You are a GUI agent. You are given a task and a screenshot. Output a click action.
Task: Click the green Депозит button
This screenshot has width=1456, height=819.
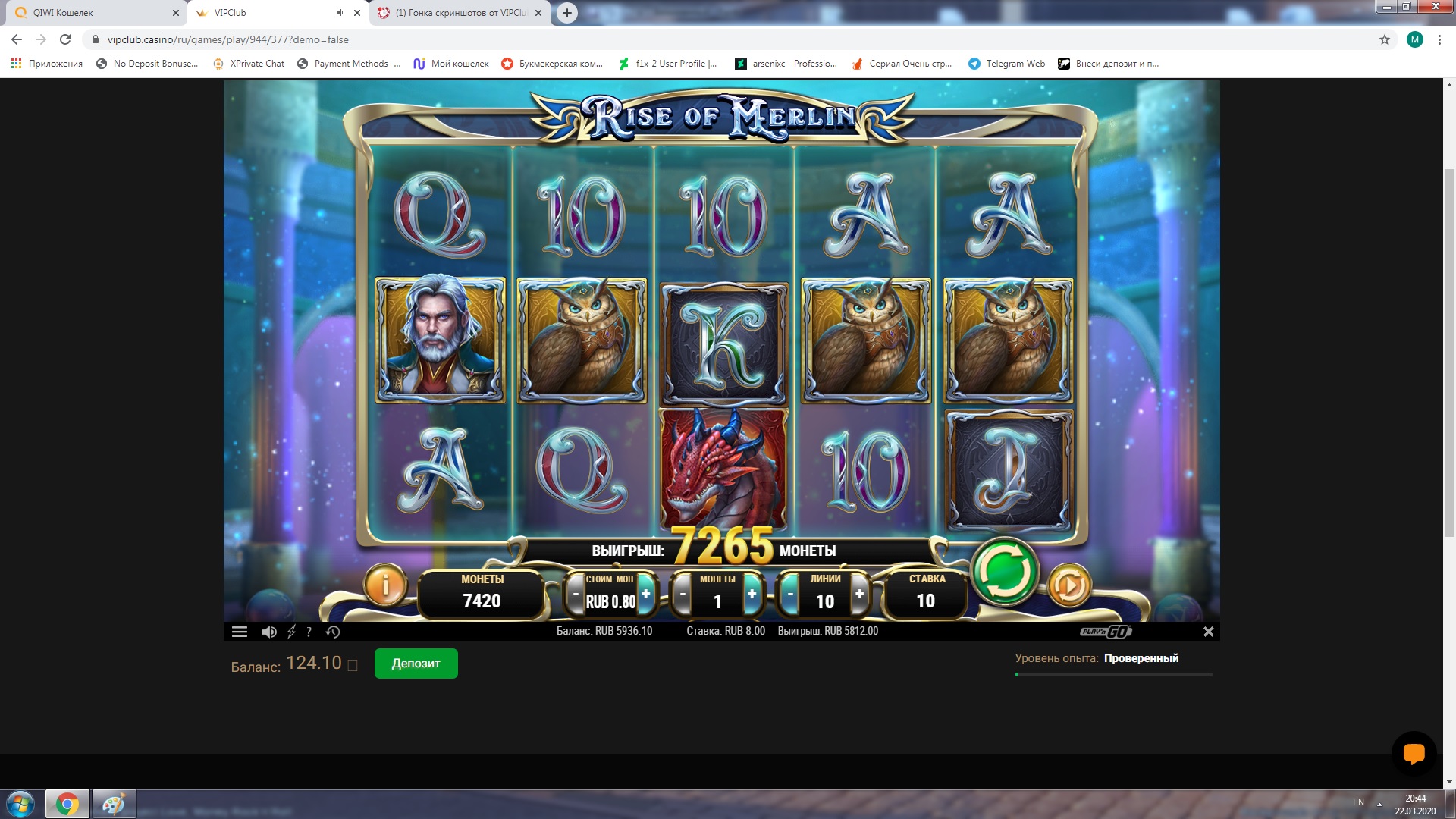pos(416,664)
